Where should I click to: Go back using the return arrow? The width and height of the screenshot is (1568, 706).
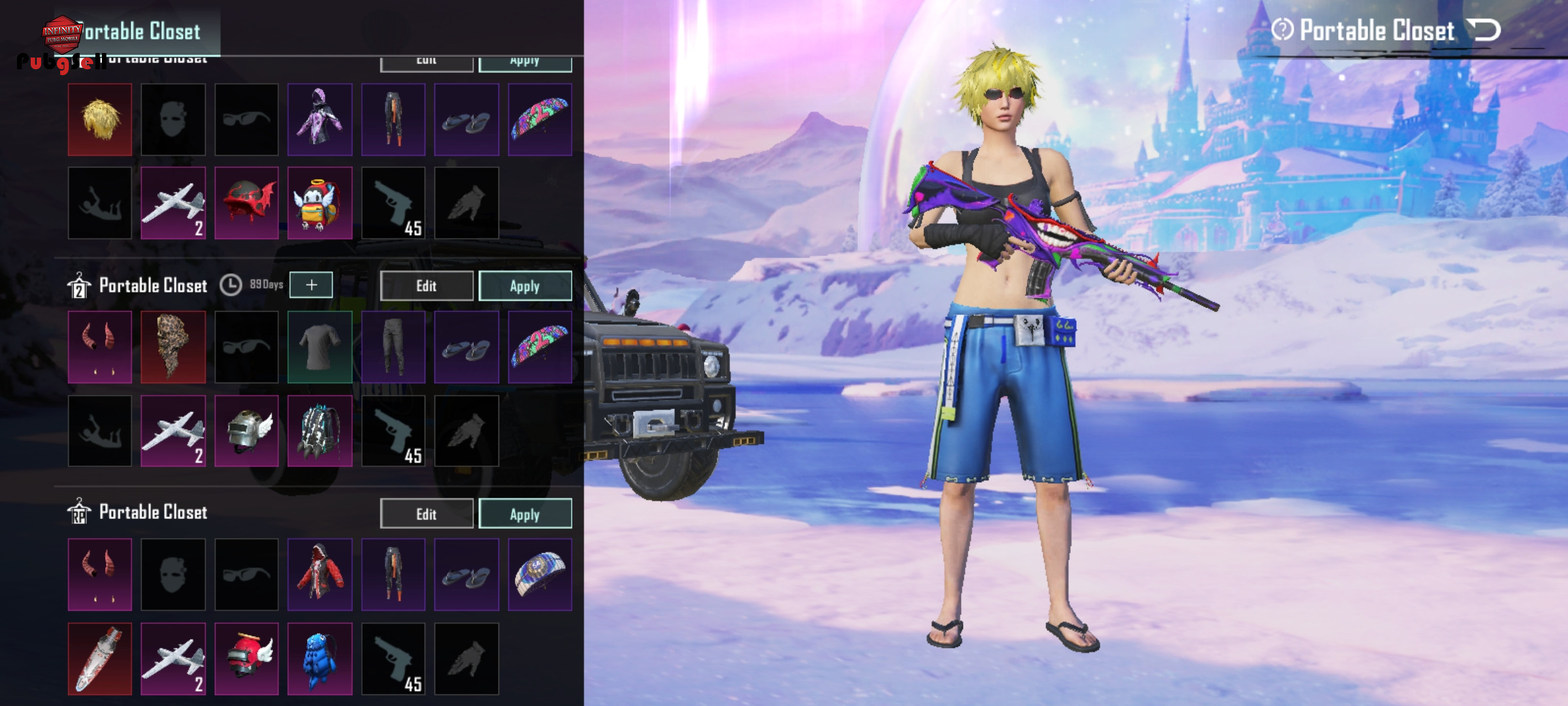(1484, 30)
